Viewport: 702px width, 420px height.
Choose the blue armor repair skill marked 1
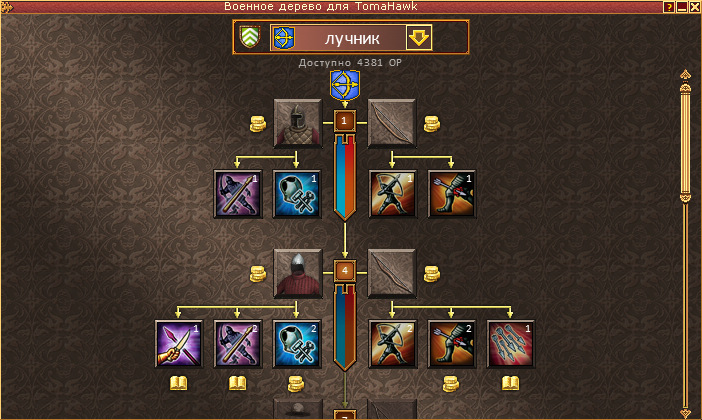(297, 193)
